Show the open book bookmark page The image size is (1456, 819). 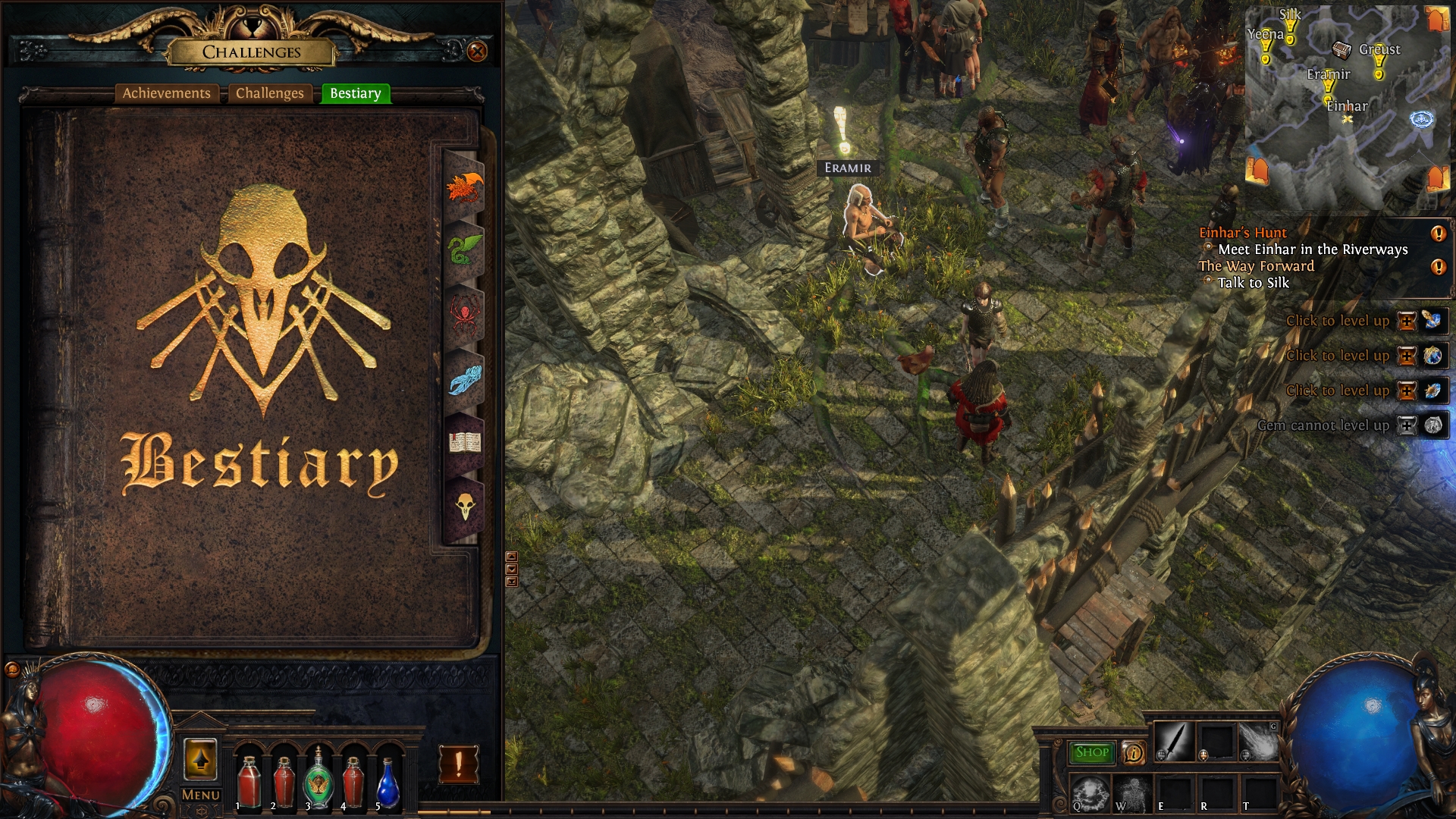click(x=464, y=441)
